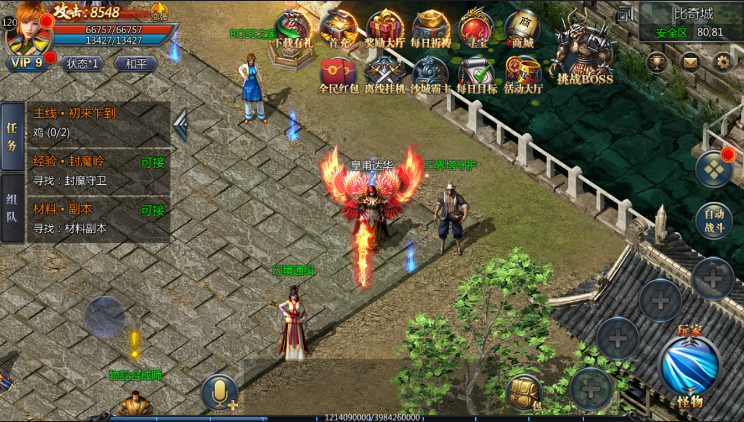Open the backpack bag icon
This screenshot has width=744, height=422.
point(523,392)
